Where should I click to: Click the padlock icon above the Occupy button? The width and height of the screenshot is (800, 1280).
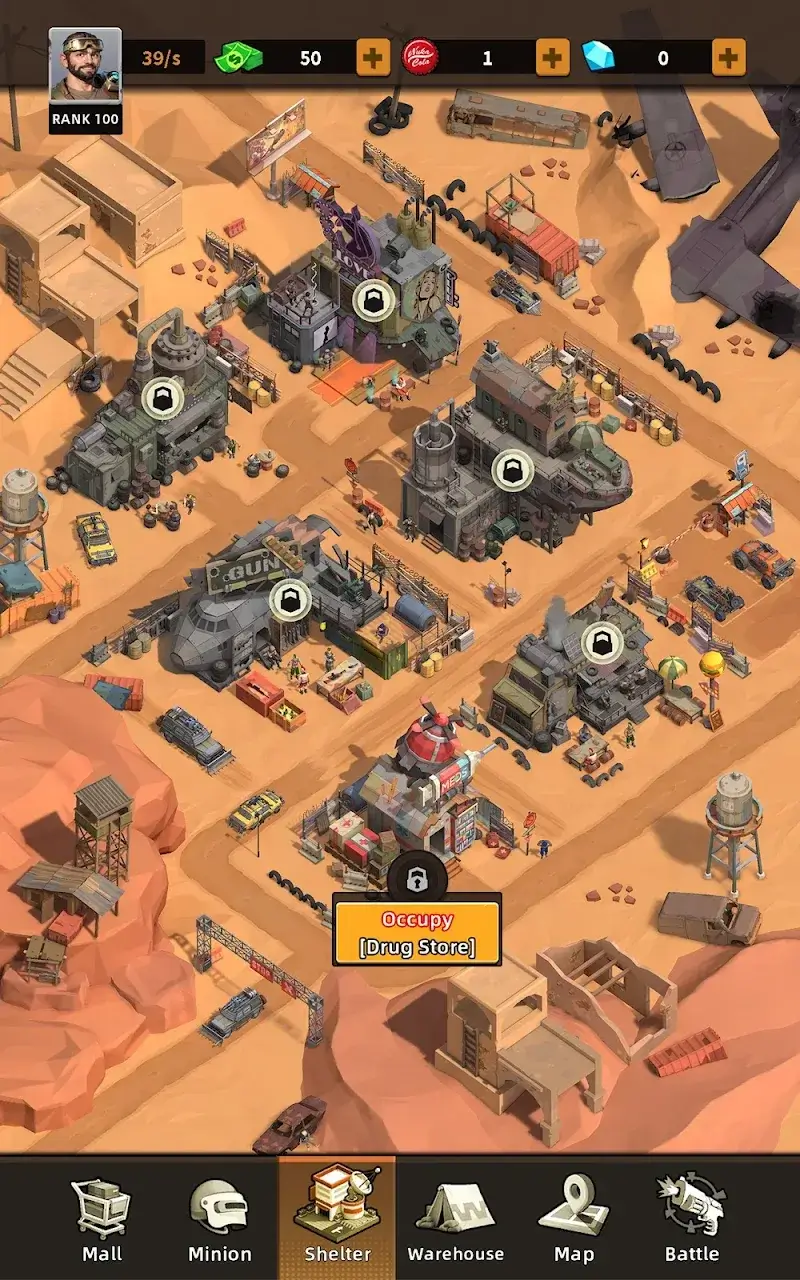pyautogui.click(x=412, y=879)
